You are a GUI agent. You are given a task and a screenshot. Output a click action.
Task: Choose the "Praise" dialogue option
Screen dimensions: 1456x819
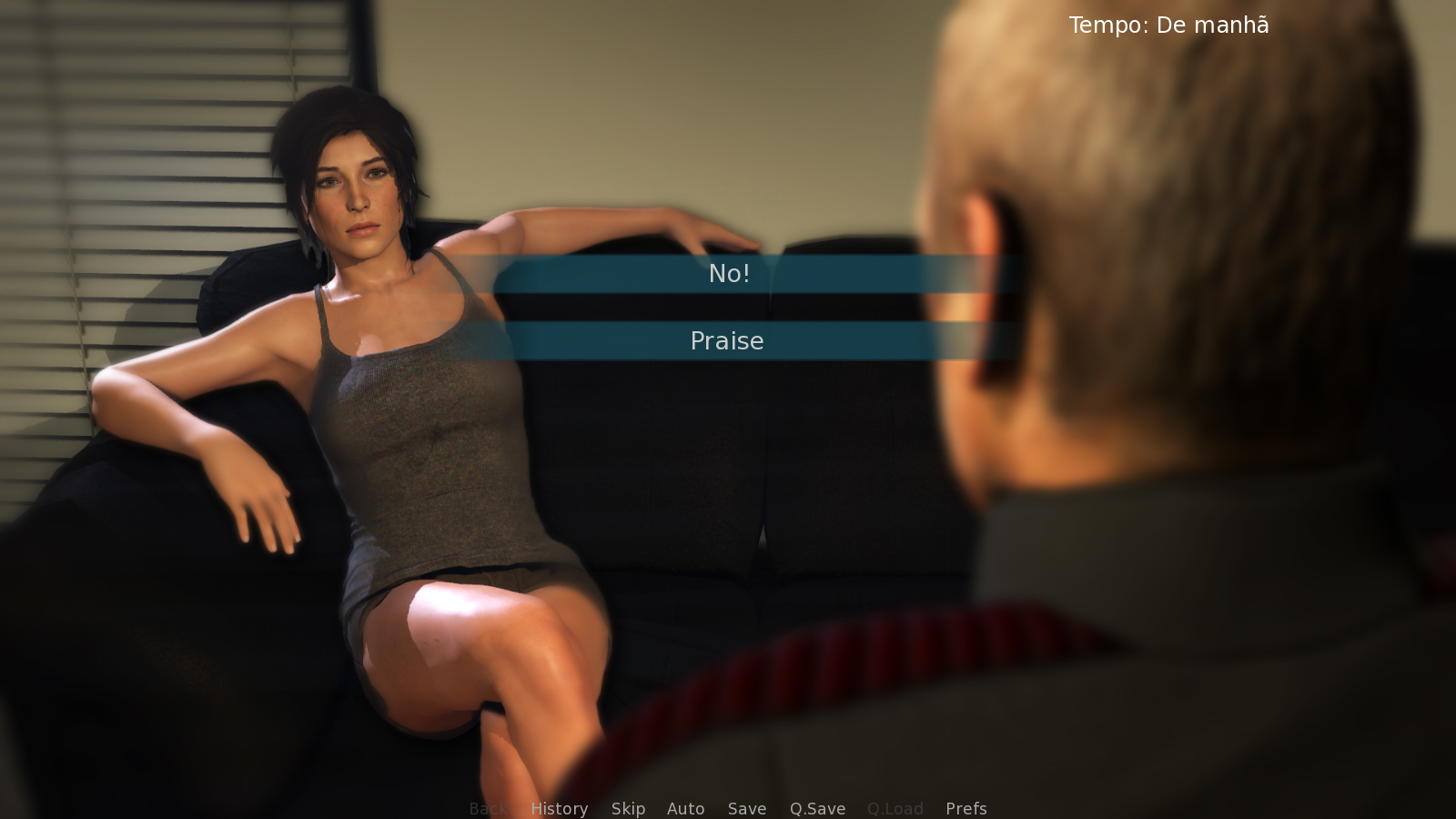pos(728,341)
